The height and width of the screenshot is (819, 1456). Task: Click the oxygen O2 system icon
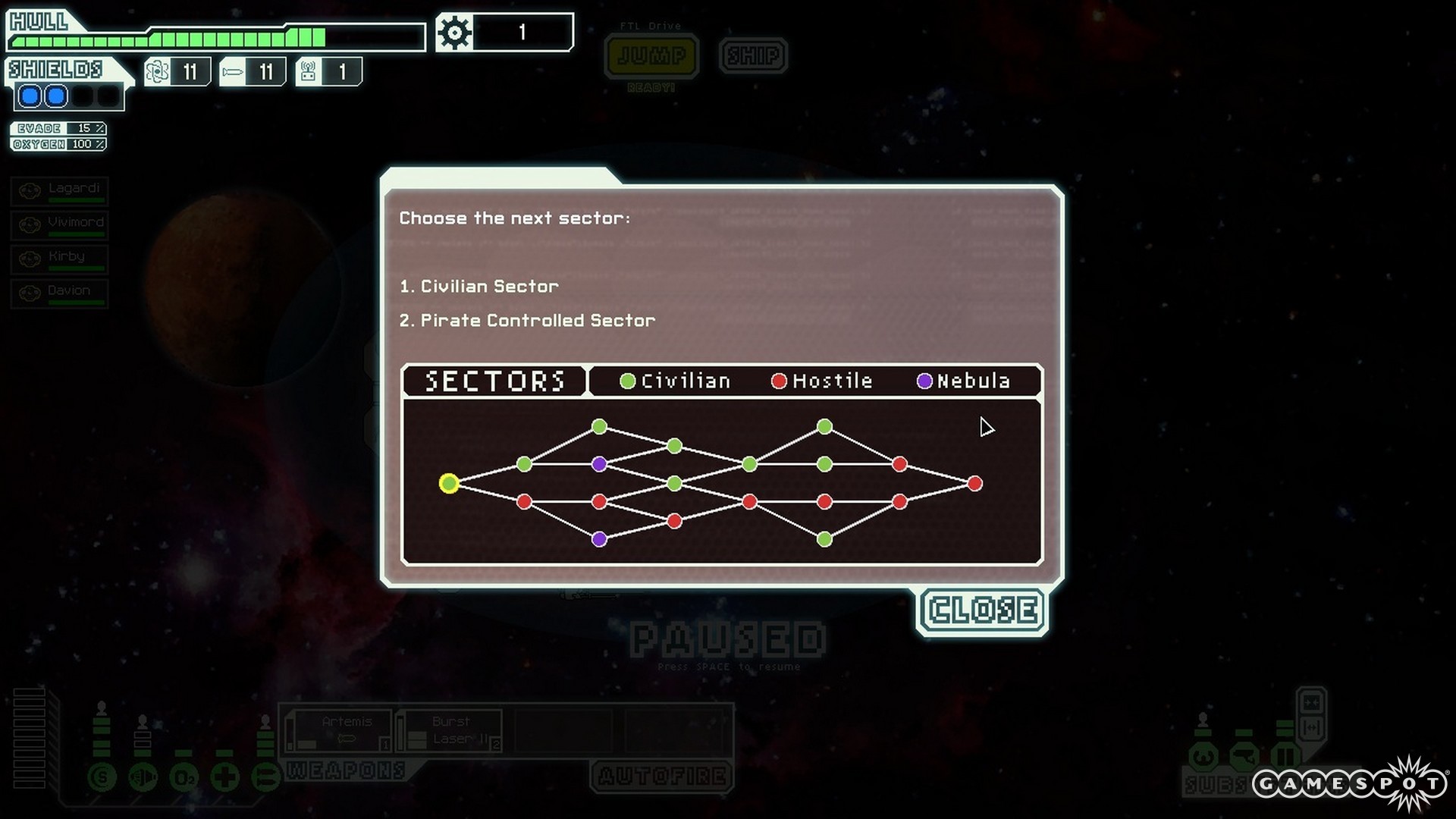pyautogui.click(x=184, y=778)
